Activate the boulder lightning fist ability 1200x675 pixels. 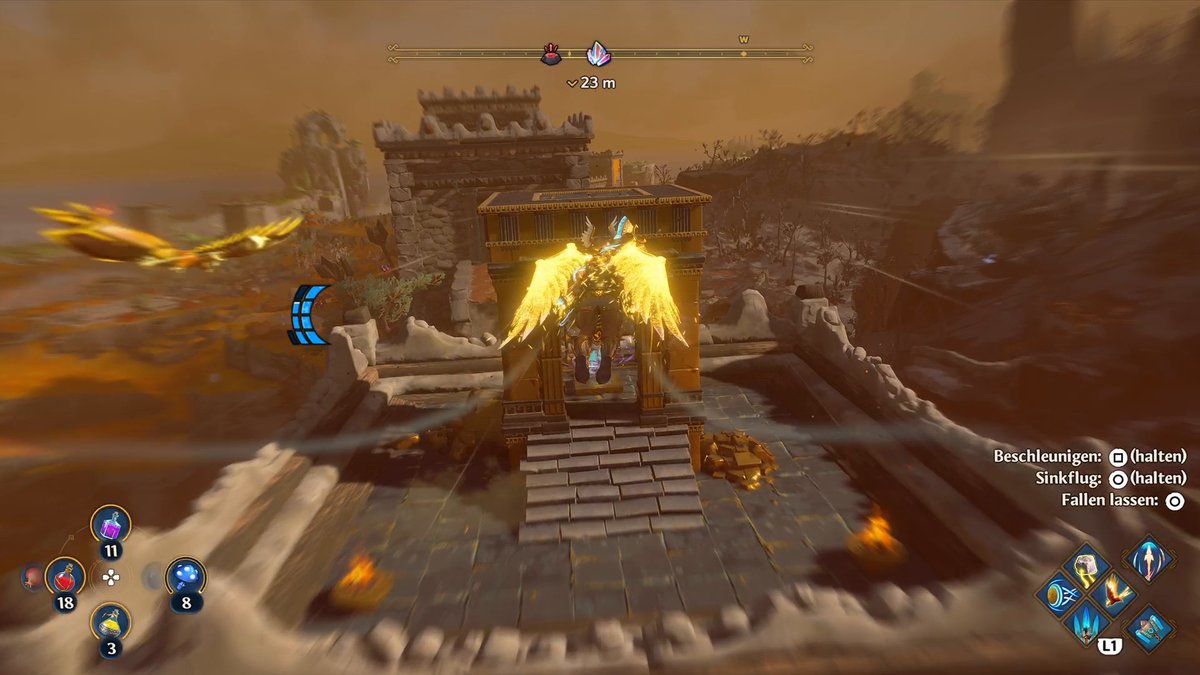point(1088,564)
